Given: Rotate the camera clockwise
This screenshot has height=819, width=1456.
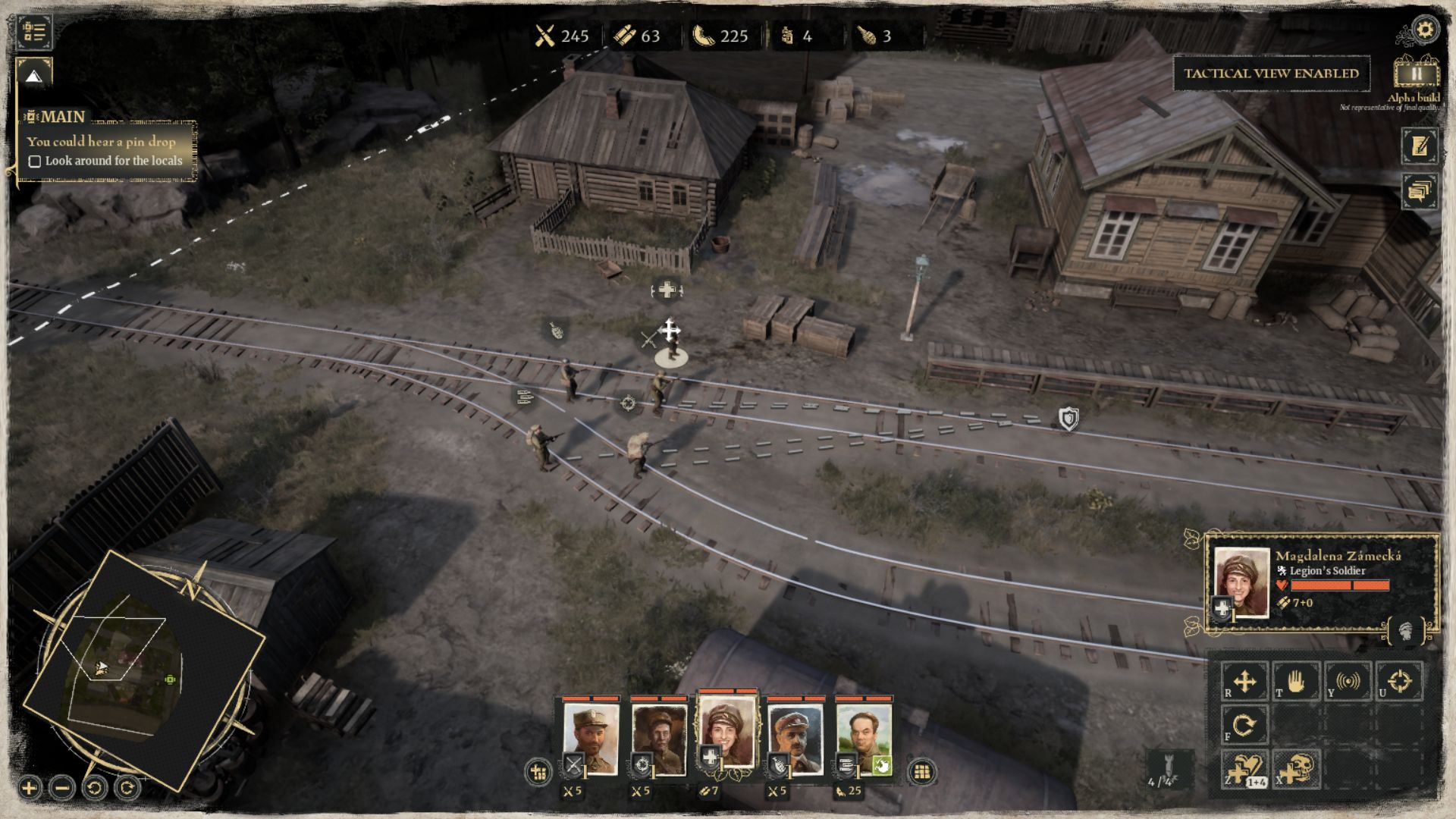Looking at the screenshot, I should tap(127, 788).
